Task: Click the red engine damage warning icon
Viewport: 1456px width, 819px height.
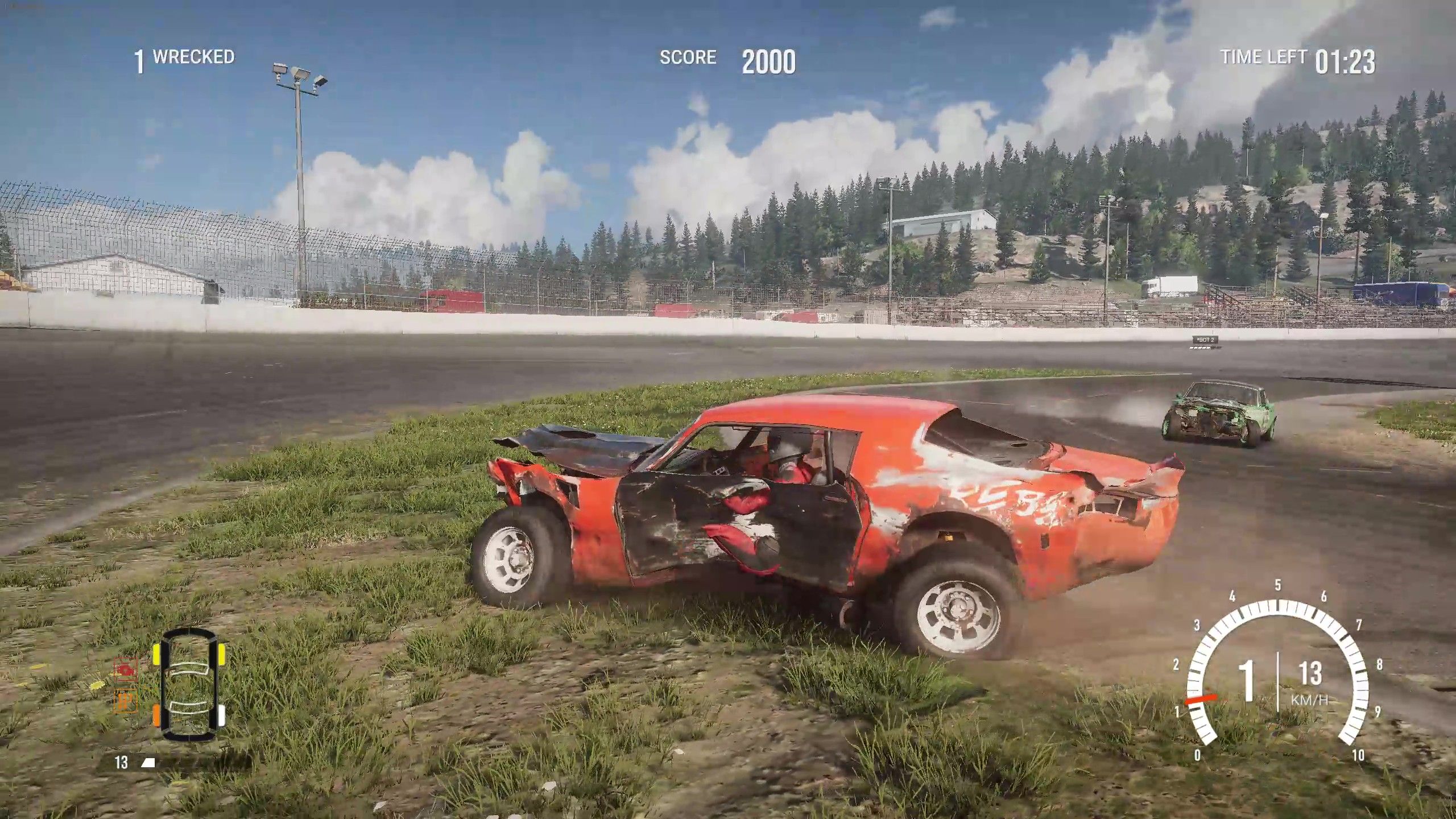Action: coord(126,669)
